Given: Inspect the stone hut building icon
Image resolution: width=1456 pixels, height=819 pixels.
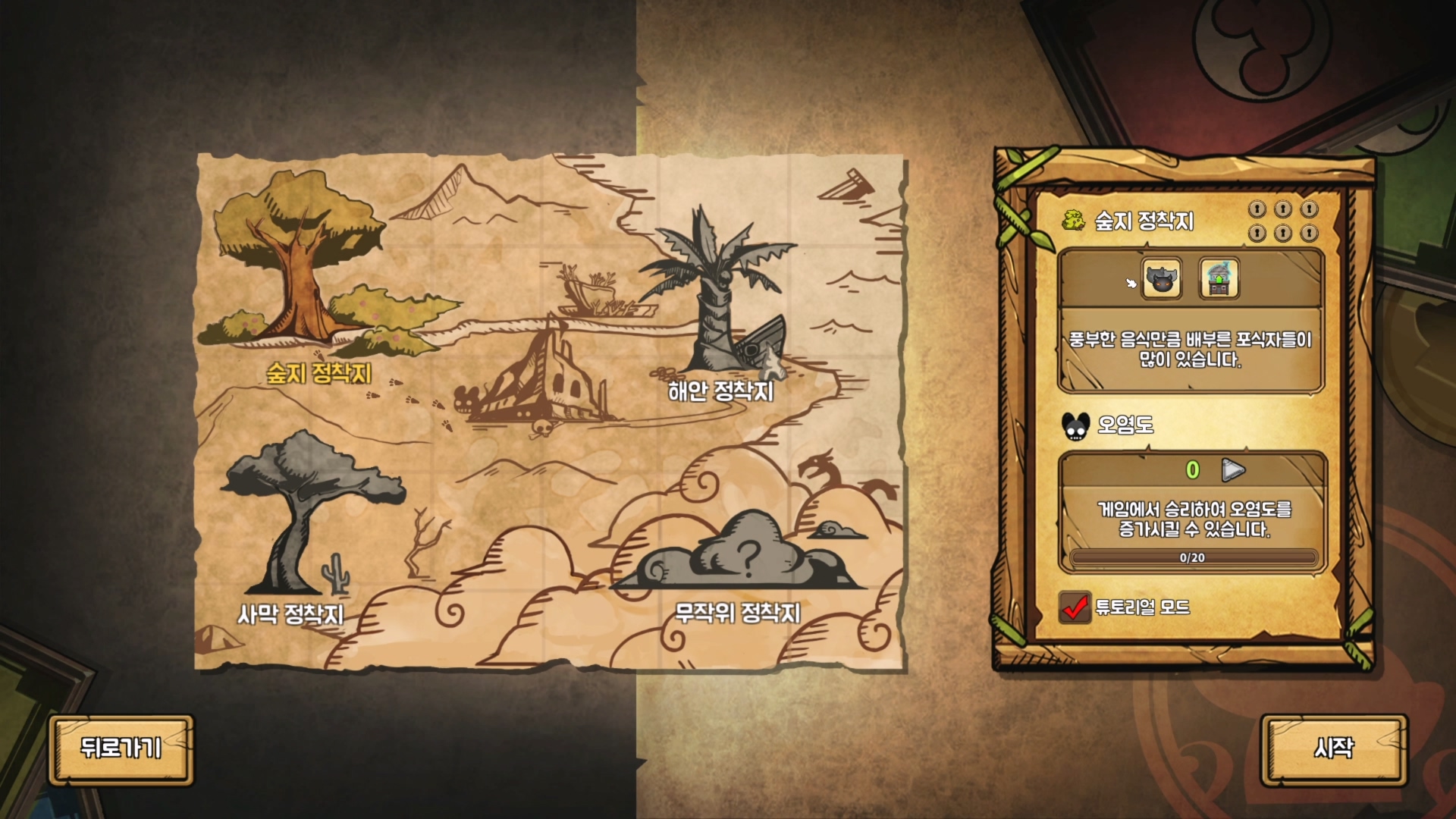Looking at the screenshot, I should click(x=1219, y=278).
